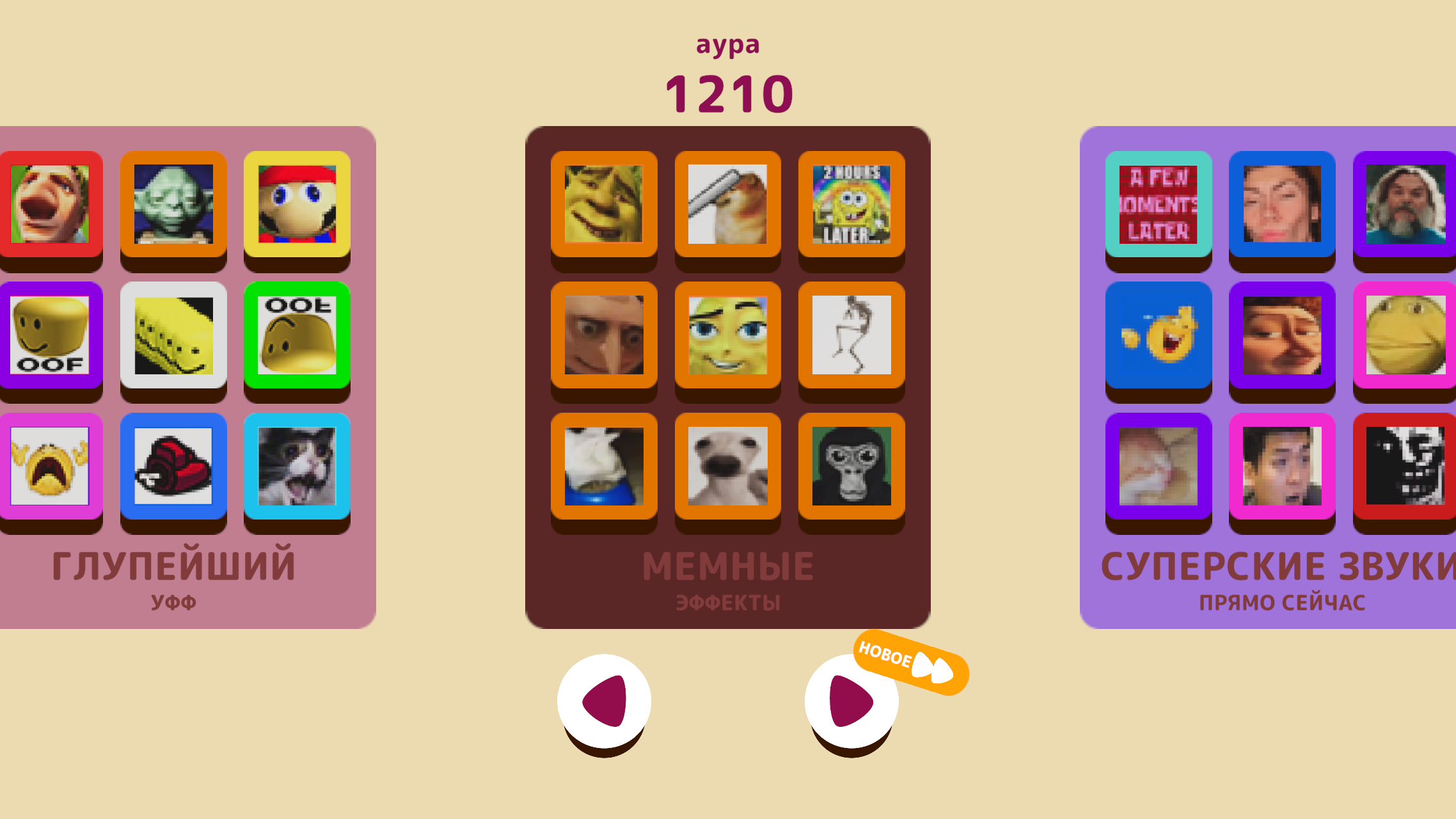Play the laughing emoji sound
Screen dimensions: 1456x819
1158,337
